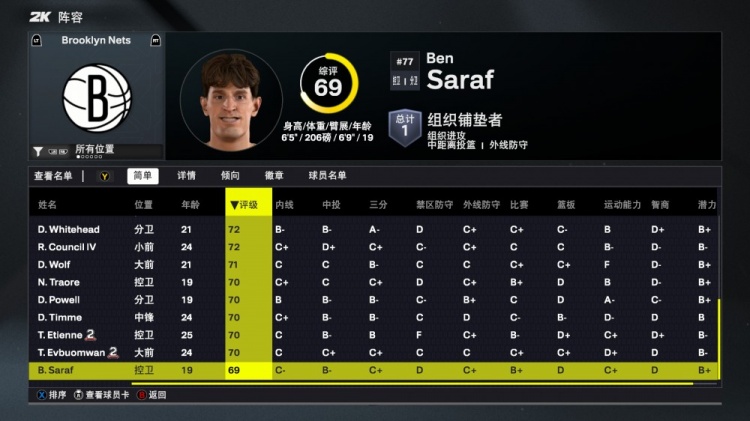
Task: Select the highlighted B. Saraf row
Action: [x=58, y=370]
